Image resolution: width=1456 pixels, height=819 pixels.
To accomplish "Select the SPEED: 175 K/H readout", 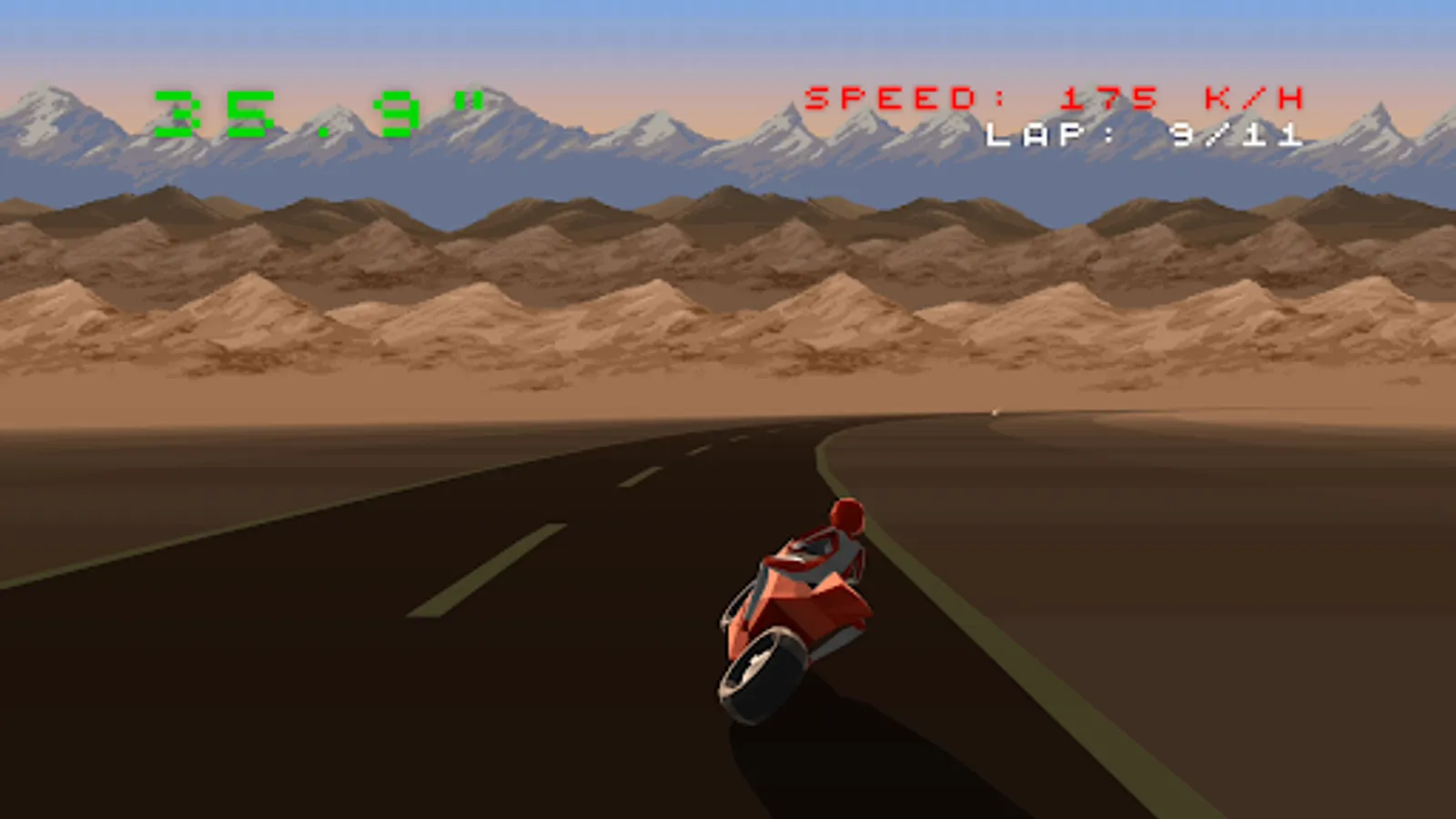I will tap(1056, 96).
